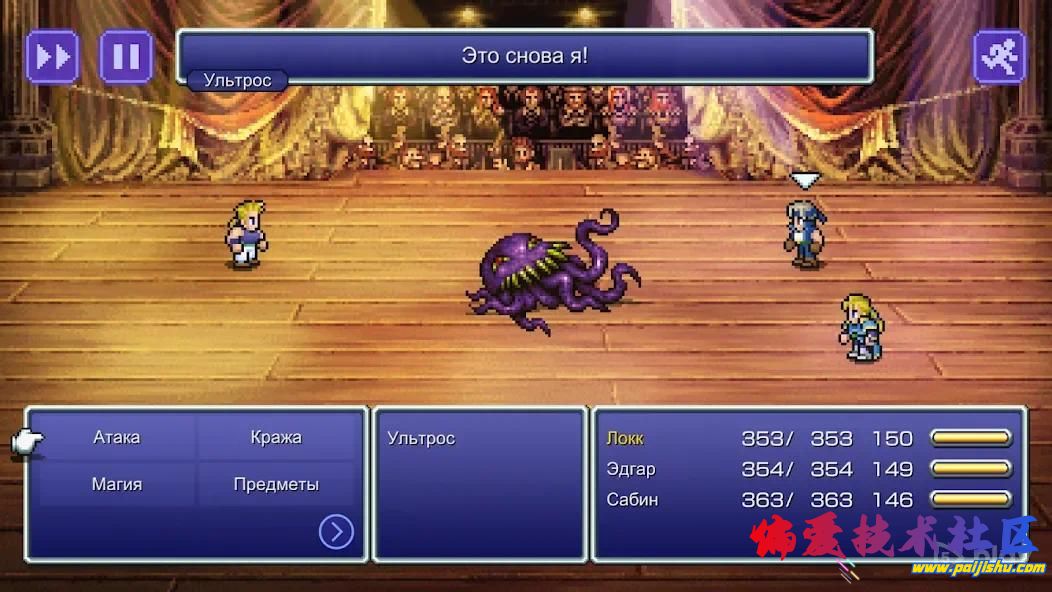Image resolution: width=1052 pixels, height=592 pixels.
Task: Toggle the fast-forward battle speed button
Action: pyautogui.click(x=52, y=56)
